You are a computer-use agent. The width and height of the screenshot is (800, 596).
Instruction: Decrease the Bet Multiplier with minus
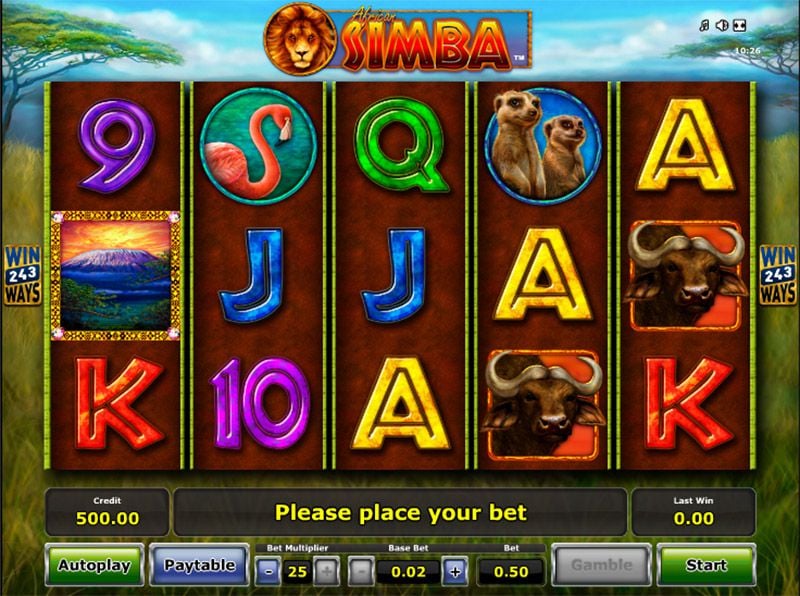(x=269, y=572)
